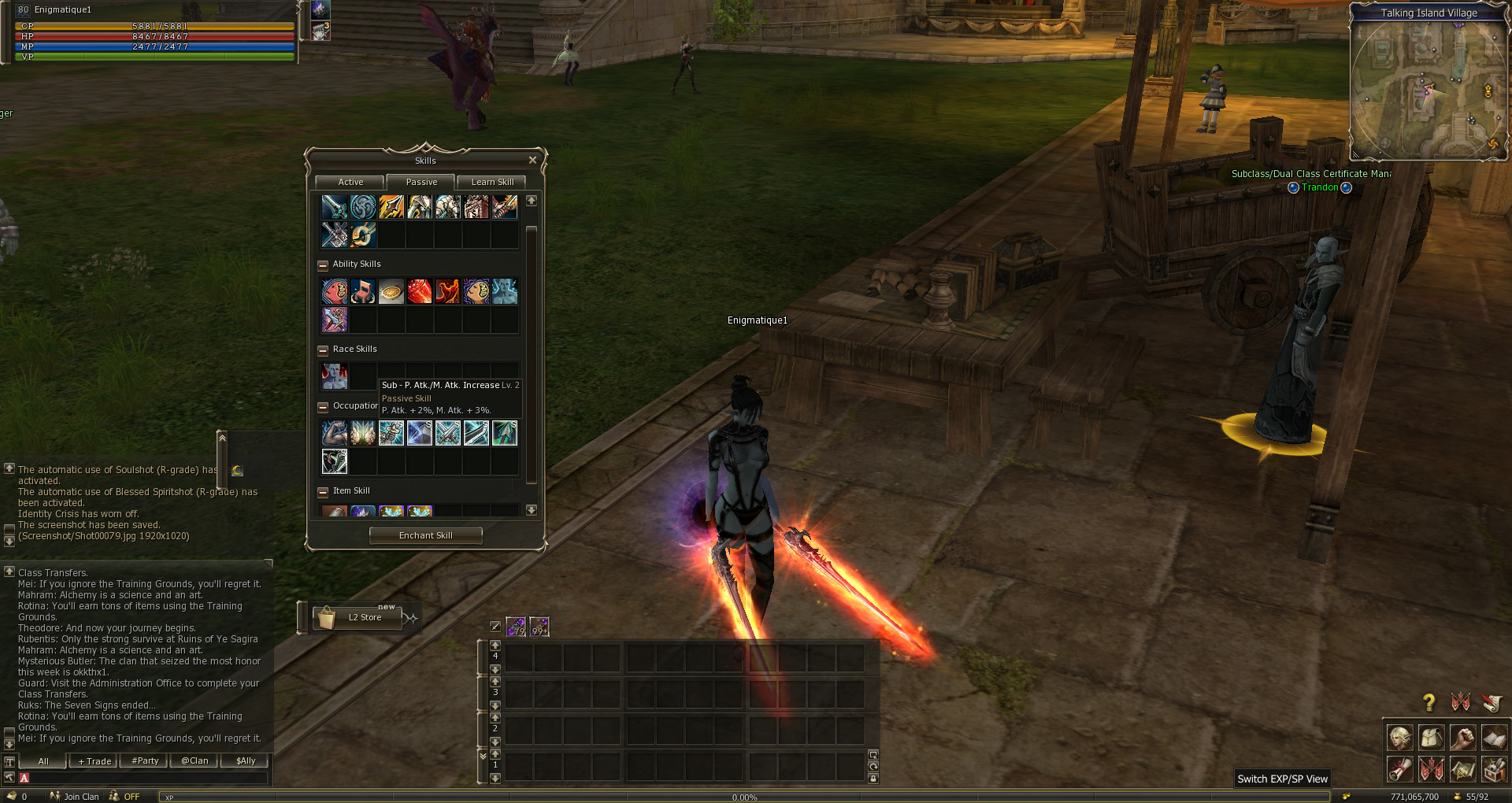Collapse the Race Skills section
Screen dimensions: 1512x803
323,350
